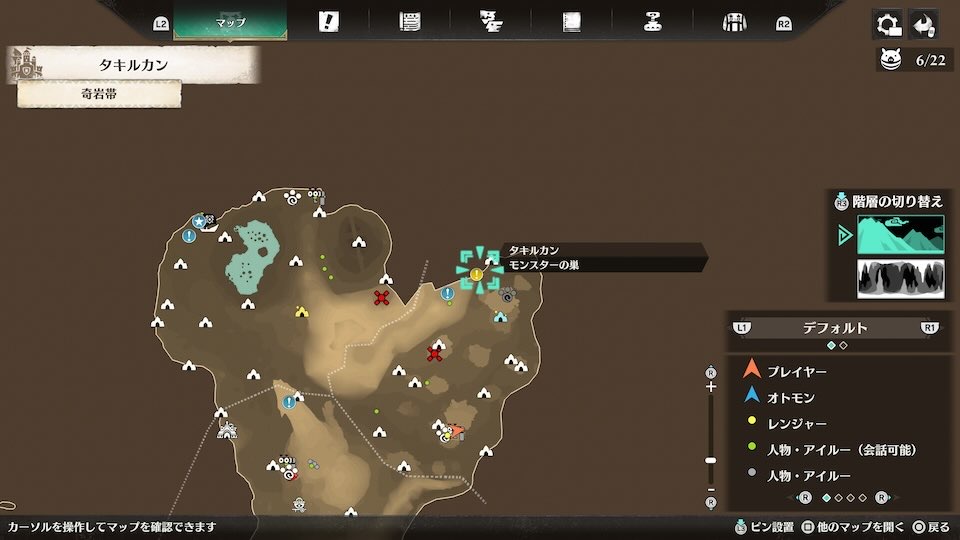Select the マップ tab
This screenshot has width=960, height=540.
pyautogui.click(x=230, y=22)
